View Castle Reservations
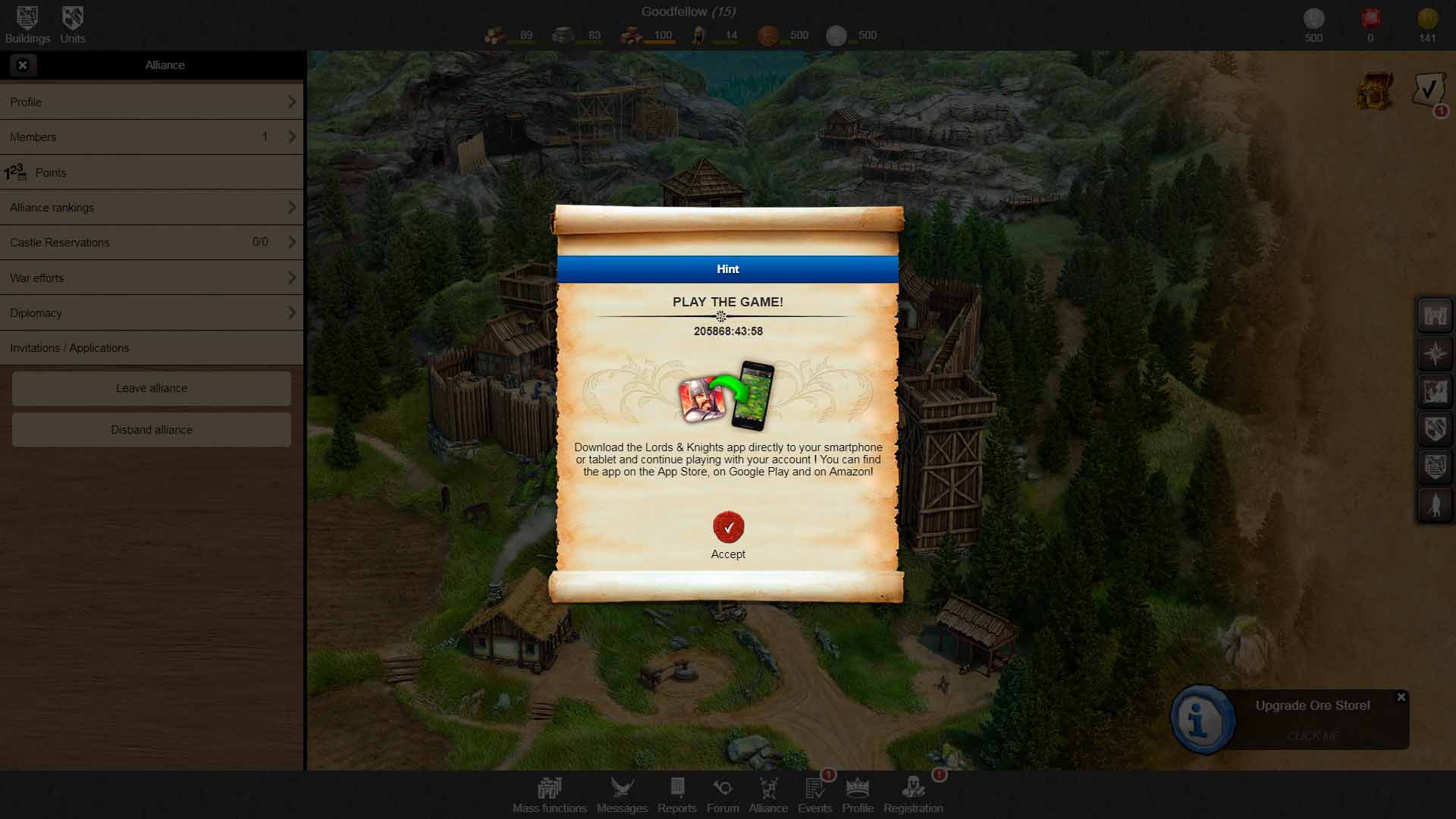 [152, 243]
